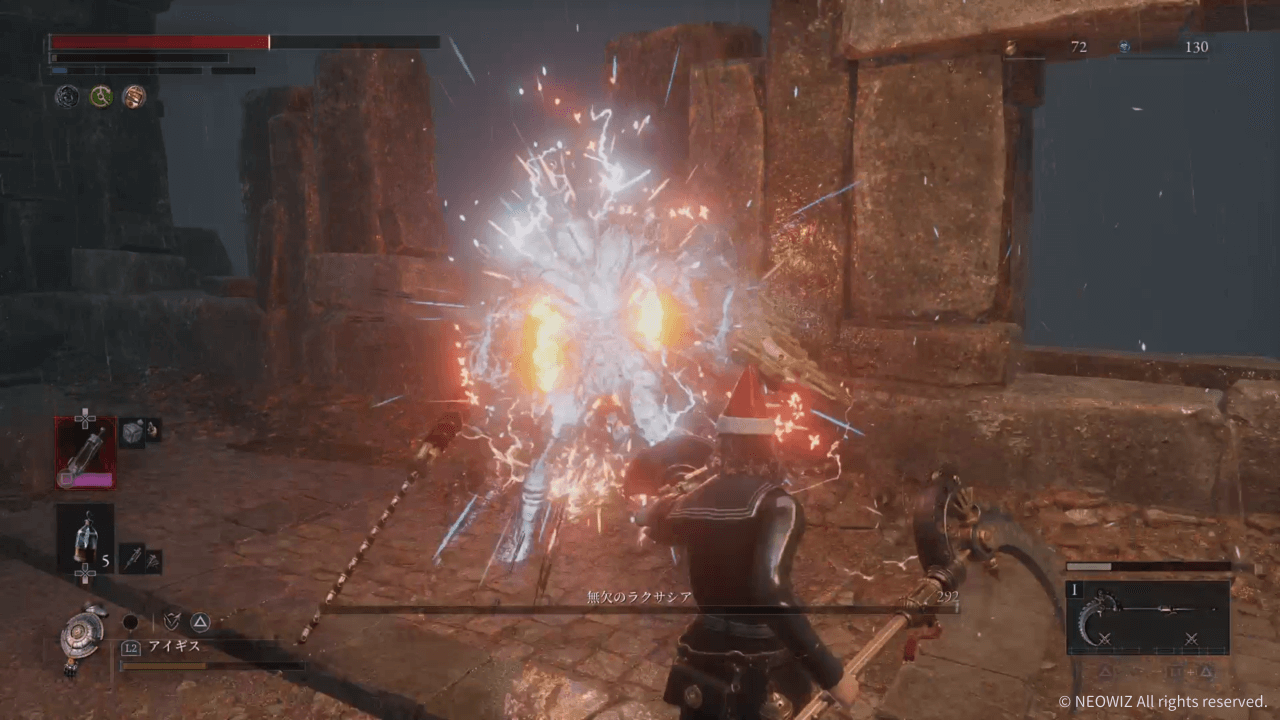Choose the gray cube item slot
The height and width of the screenshot is (720, 1280).
[132, 432]
